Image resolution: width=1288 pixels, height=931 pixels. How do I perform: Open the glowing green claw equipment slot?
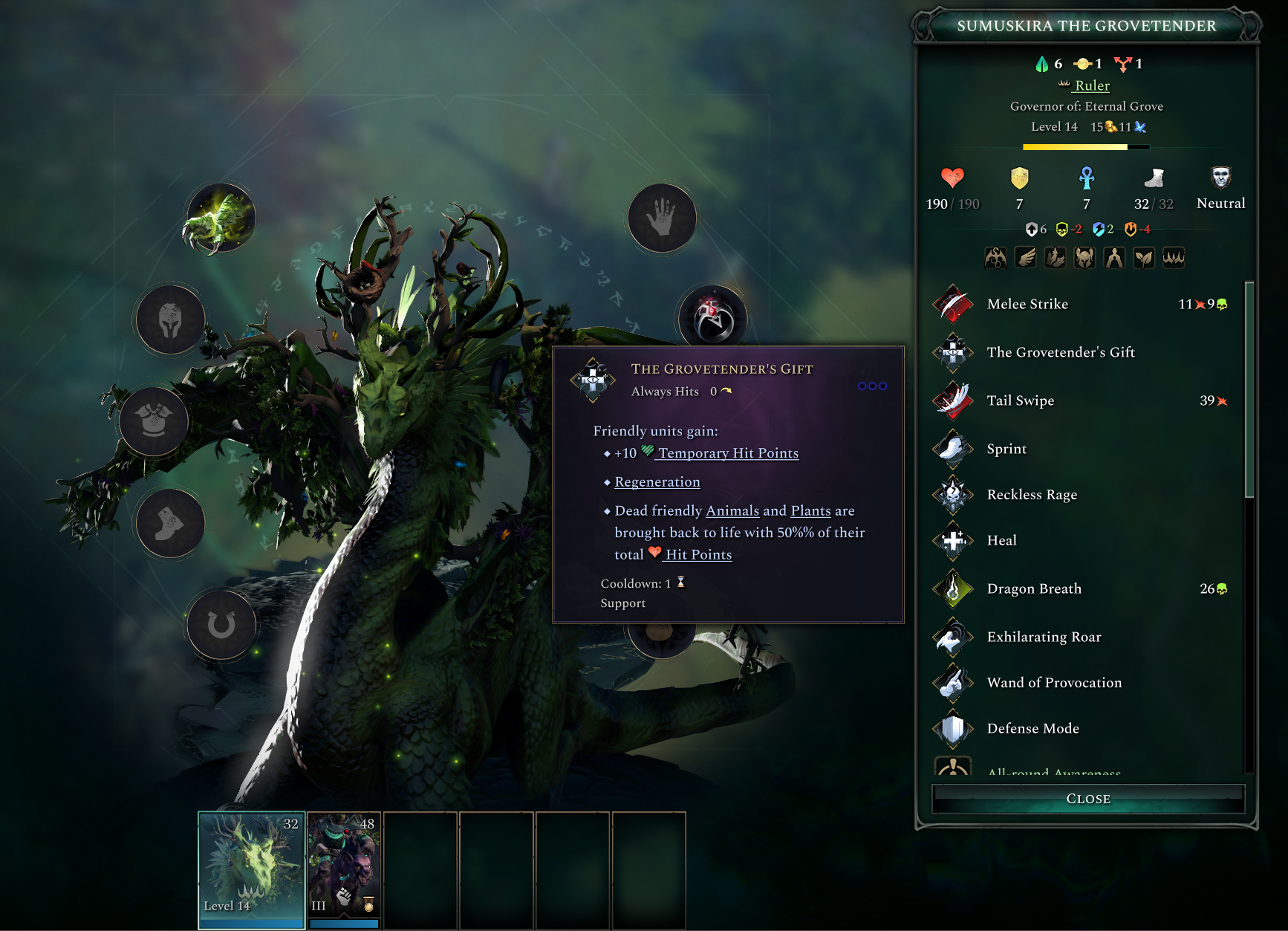220,218
